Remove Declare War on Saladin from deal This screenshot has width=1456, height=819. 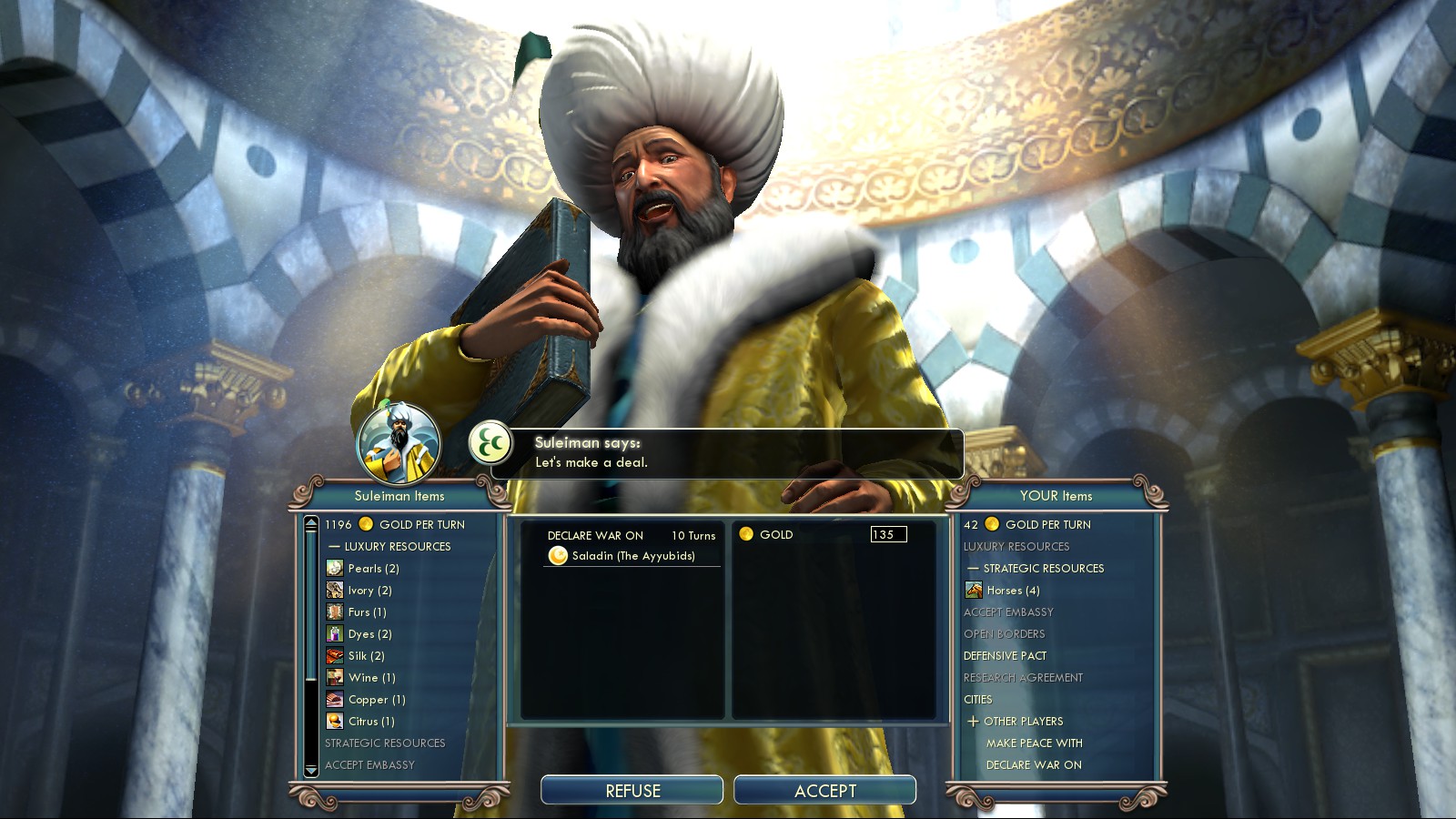click(632, 545)
